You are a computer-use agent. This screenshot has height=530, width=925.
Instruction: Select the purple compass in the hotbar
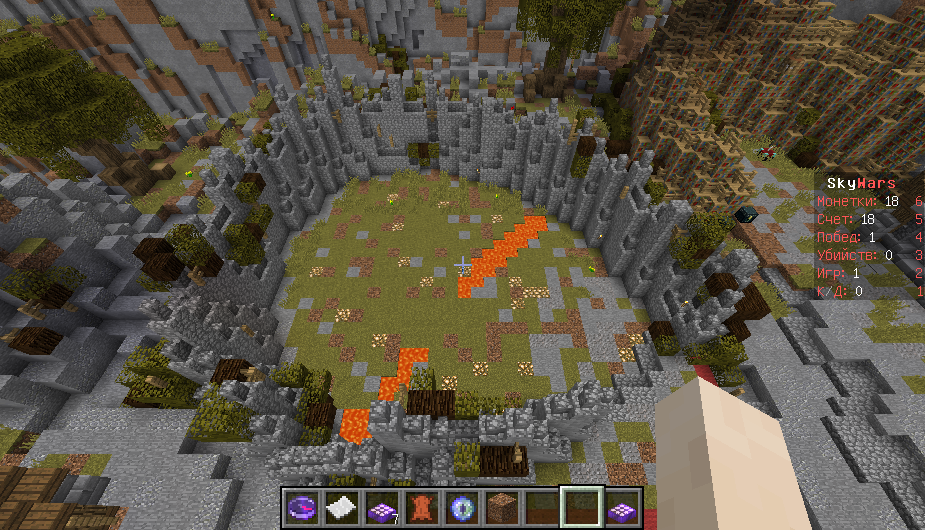pyautogui.click(x=302, y=506)
